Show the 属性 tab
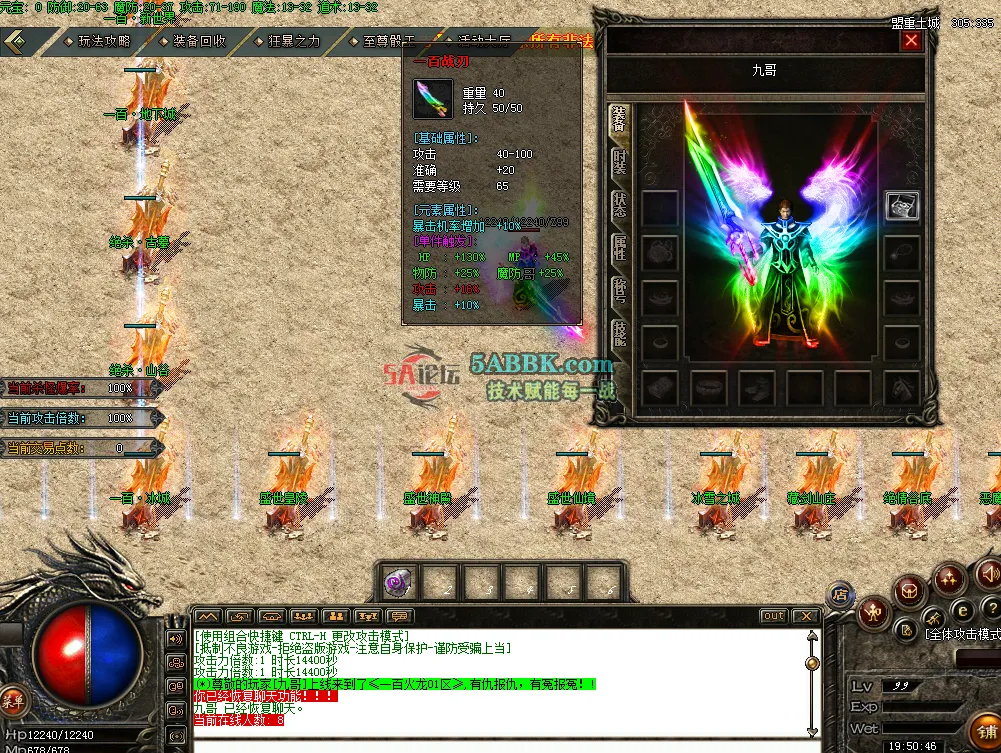The height and width of the screenshot is (753, 1001). coord(619,249)
